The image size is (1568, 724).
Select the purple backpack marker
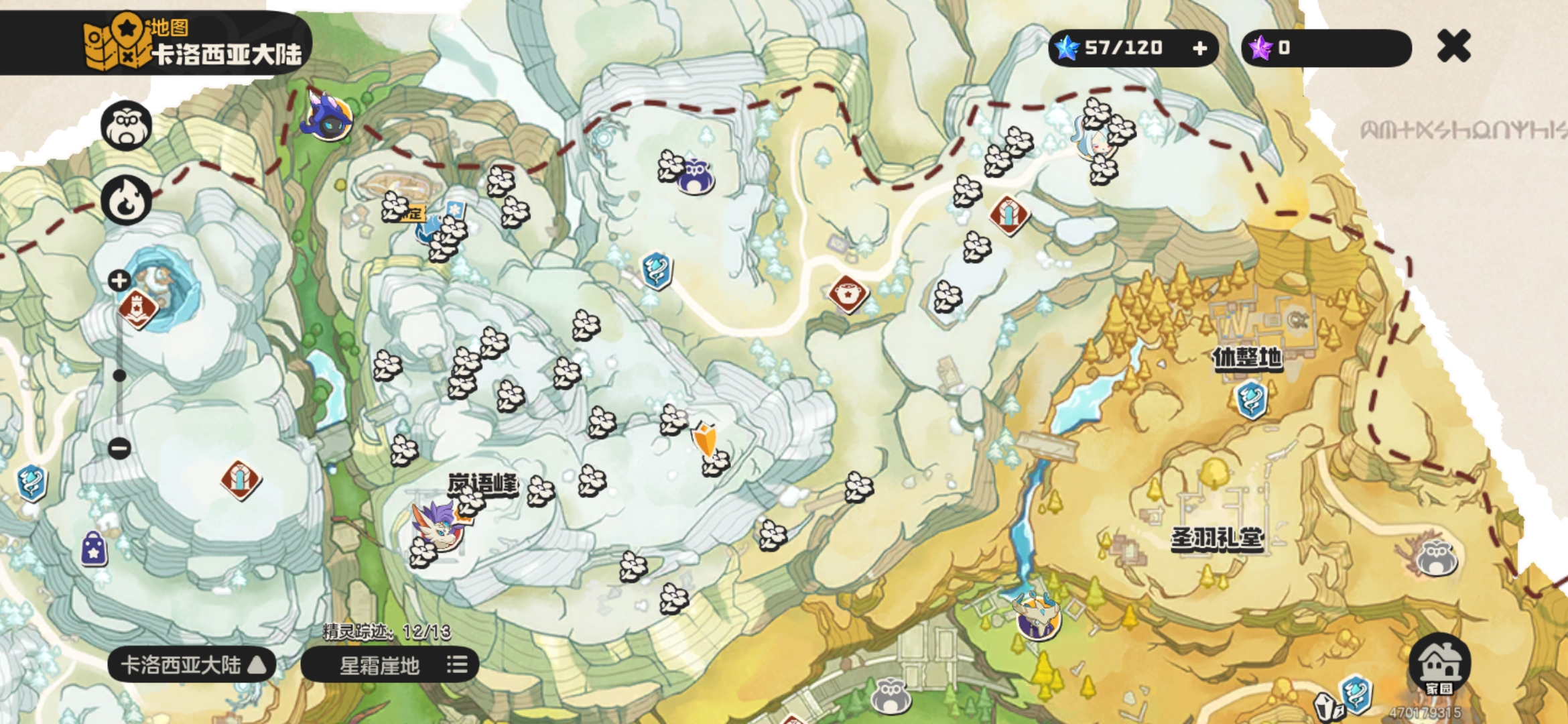click(94, 549)
